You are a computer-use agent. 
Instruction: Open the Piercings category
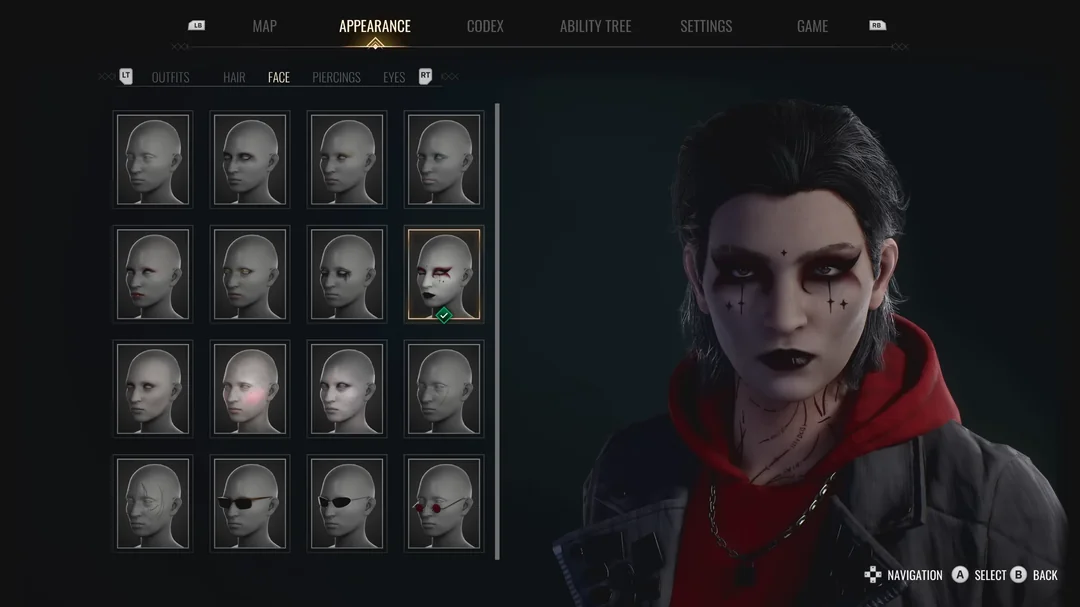click(336, 78)
